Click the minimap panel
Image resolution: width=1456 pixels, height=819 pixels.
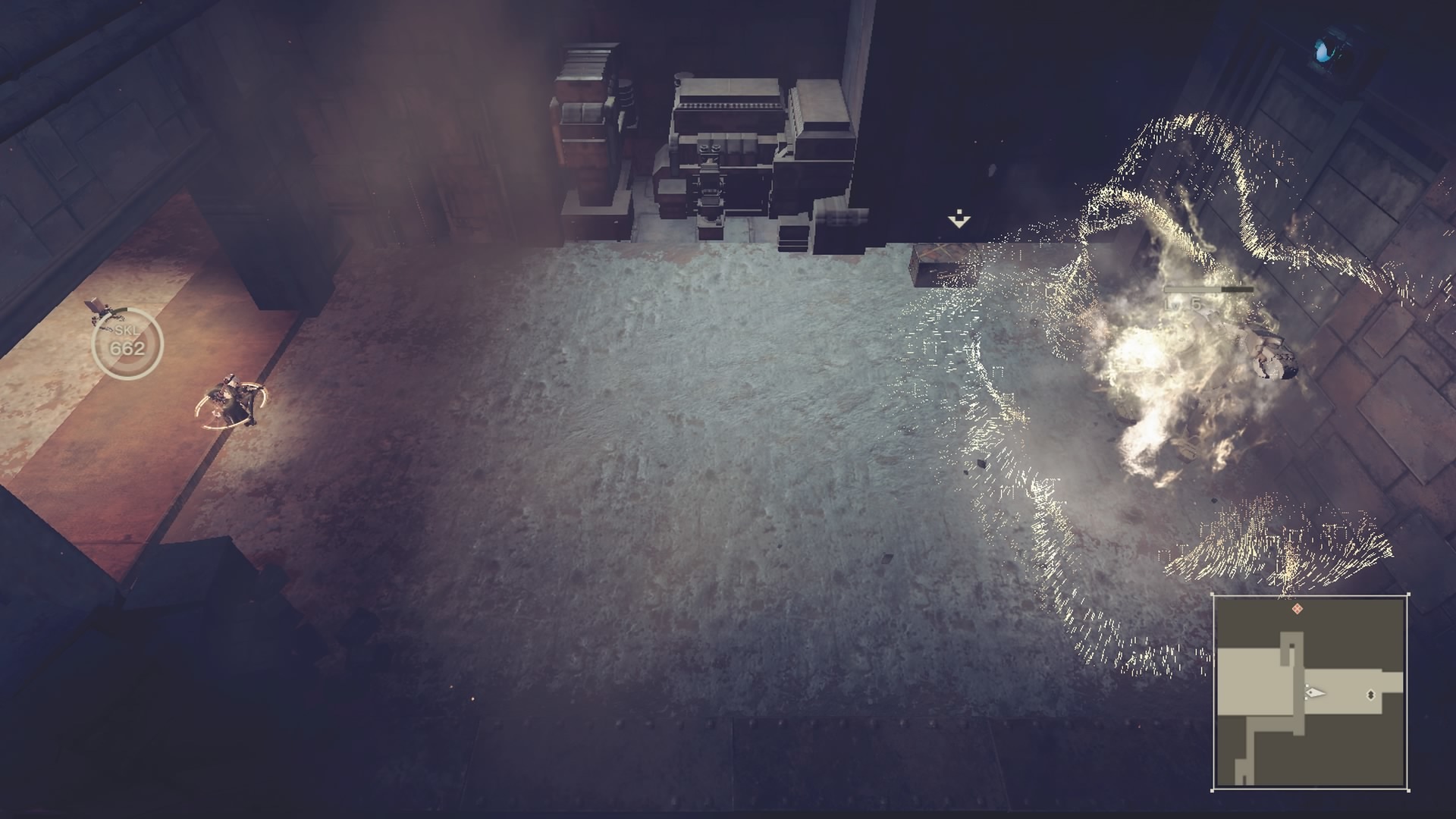[1310, 693]
